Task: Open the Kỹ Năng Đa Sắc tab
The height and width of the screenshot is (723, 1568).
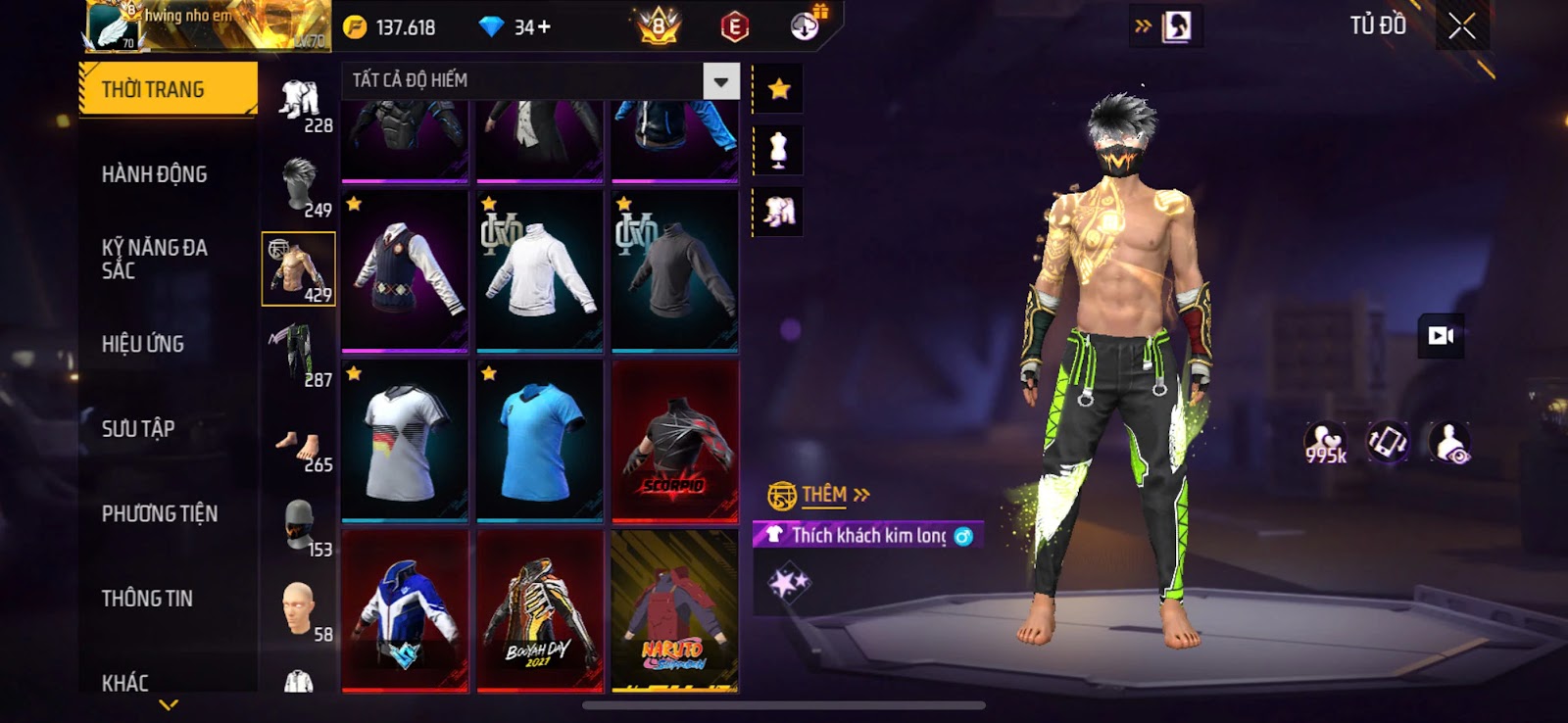Action: coord(154,259)
